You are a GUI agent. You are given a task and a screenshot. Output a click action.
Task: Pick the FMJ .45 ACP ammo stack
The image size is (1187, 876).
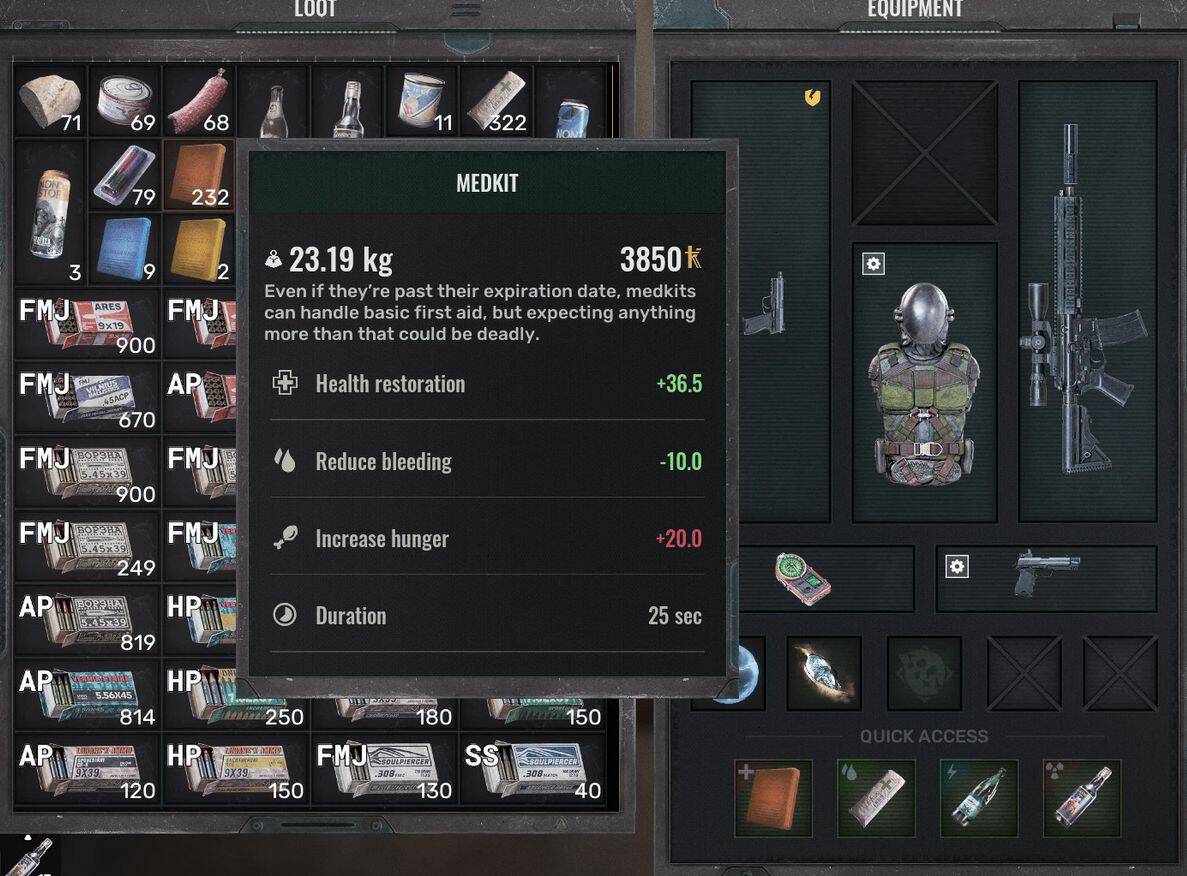click(88, 397)
